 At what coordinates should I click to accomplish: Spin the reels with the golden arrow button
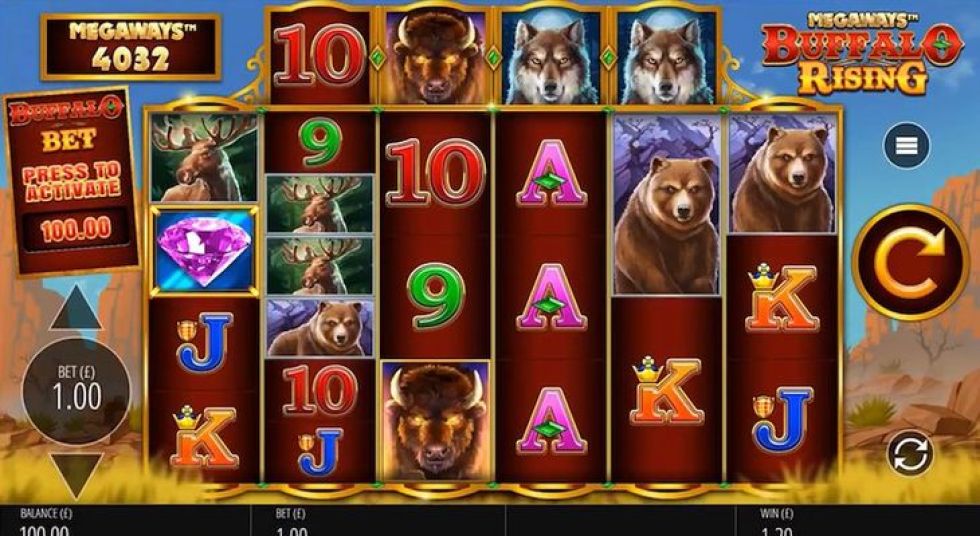pos(909,262)
